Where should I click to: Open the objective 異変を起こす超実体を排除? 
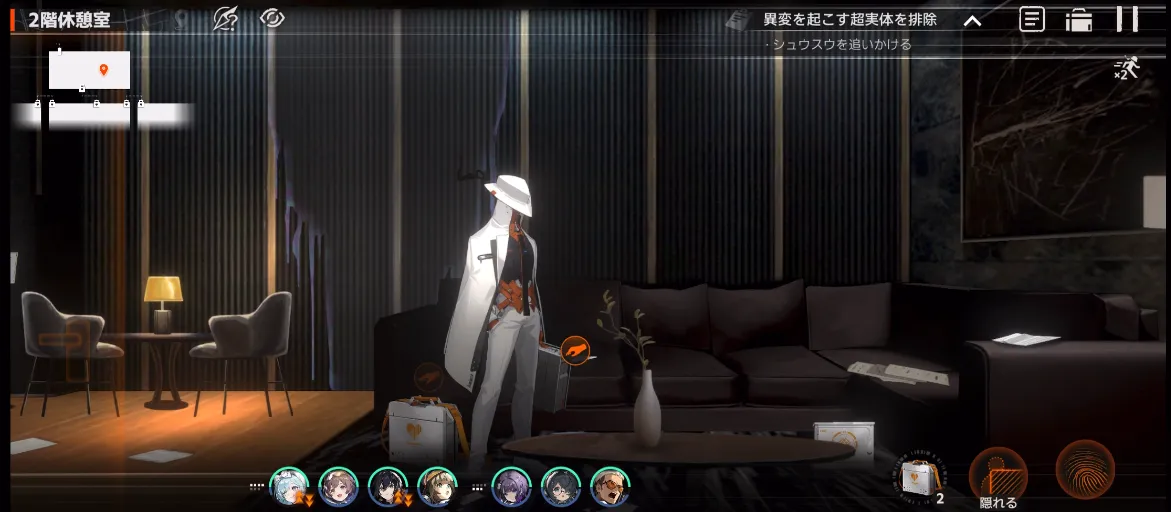point(849,19)
